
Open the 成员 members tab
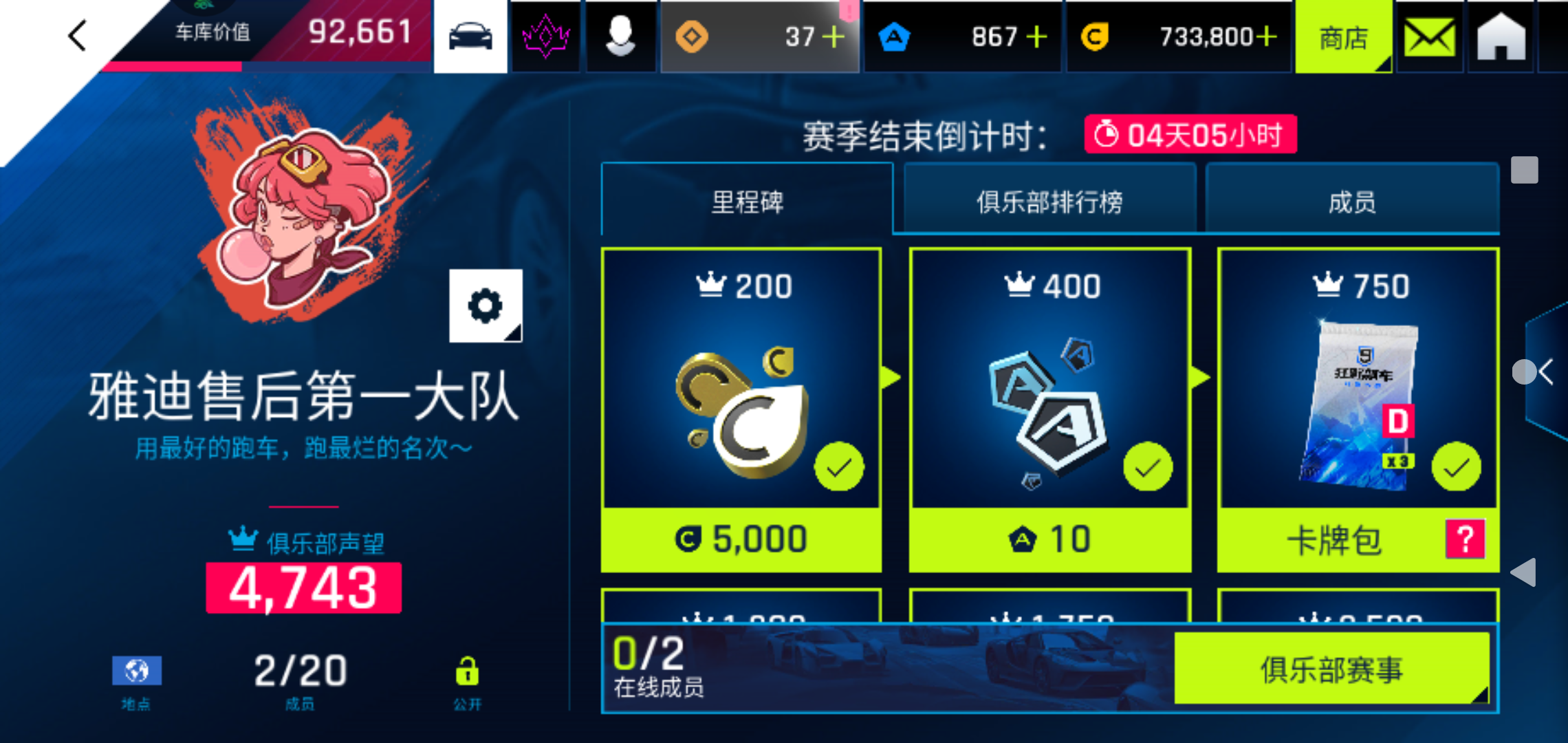click(1353, 201)
